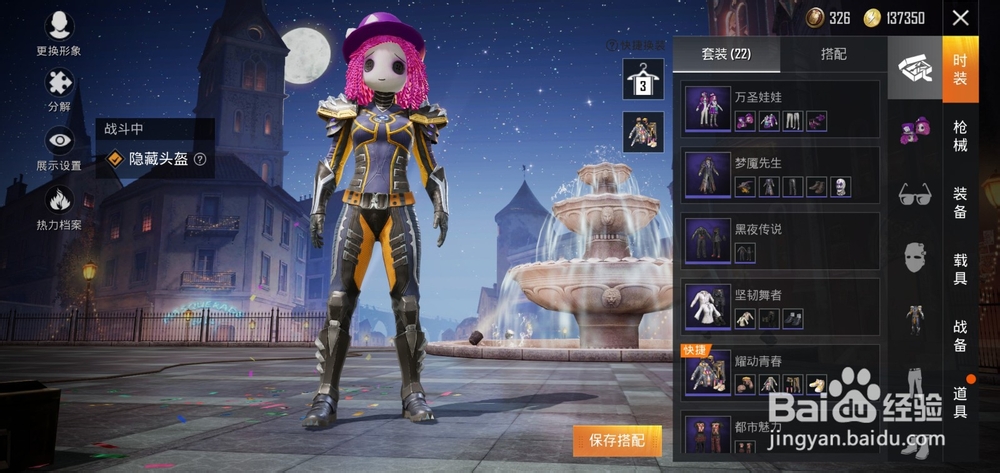
Task: Click the 保存搭配 save outfit button
Action: 617,439
